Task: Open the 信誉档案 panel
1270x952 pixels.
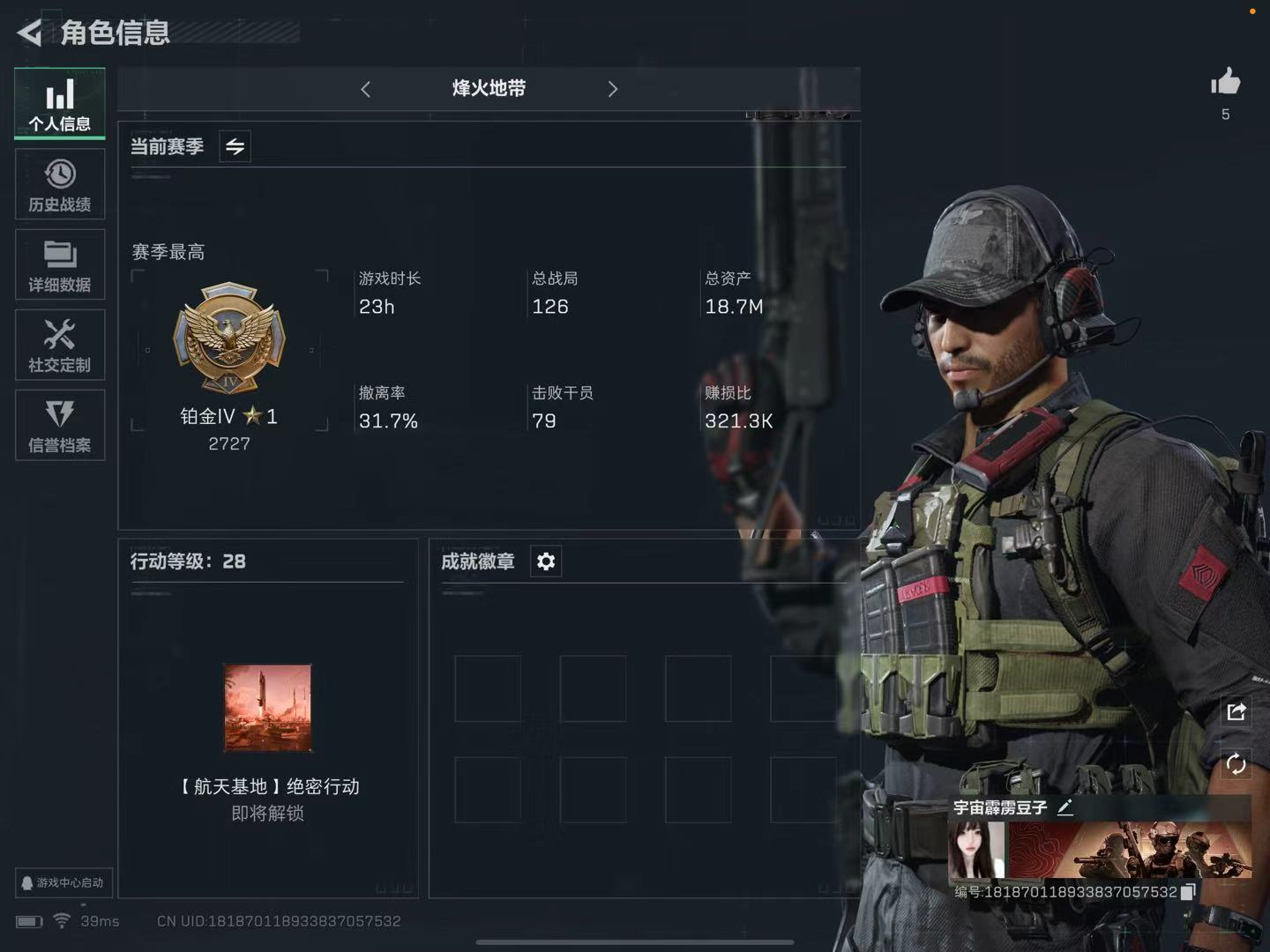Action: click(x=59, y=425)
